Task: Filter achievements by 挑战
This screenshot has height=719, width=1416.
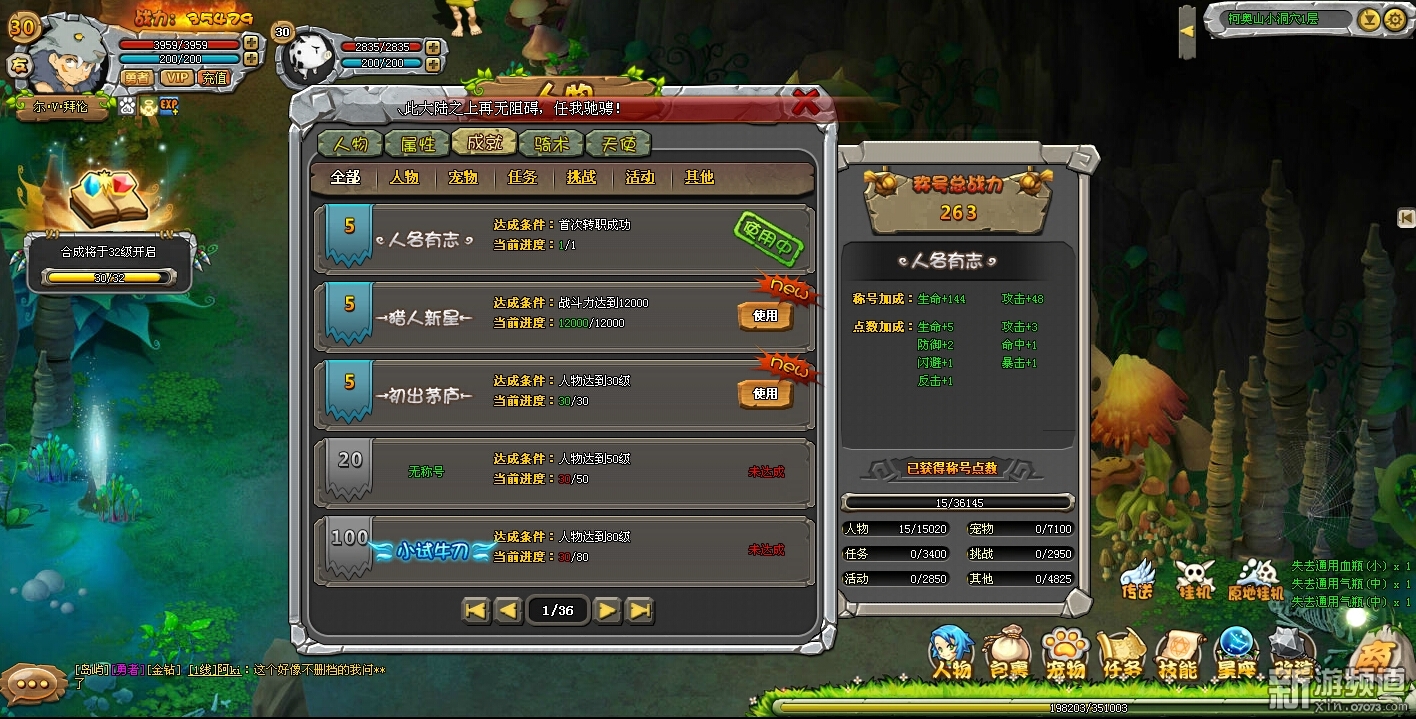Action: pyautogui.click(x=581, y=177)
